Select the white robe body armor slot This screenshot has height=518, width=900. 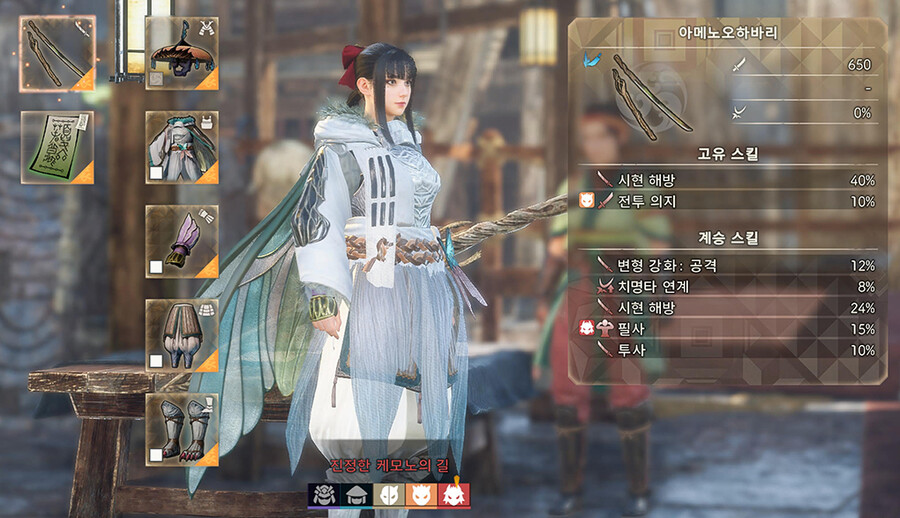point(181,147)
